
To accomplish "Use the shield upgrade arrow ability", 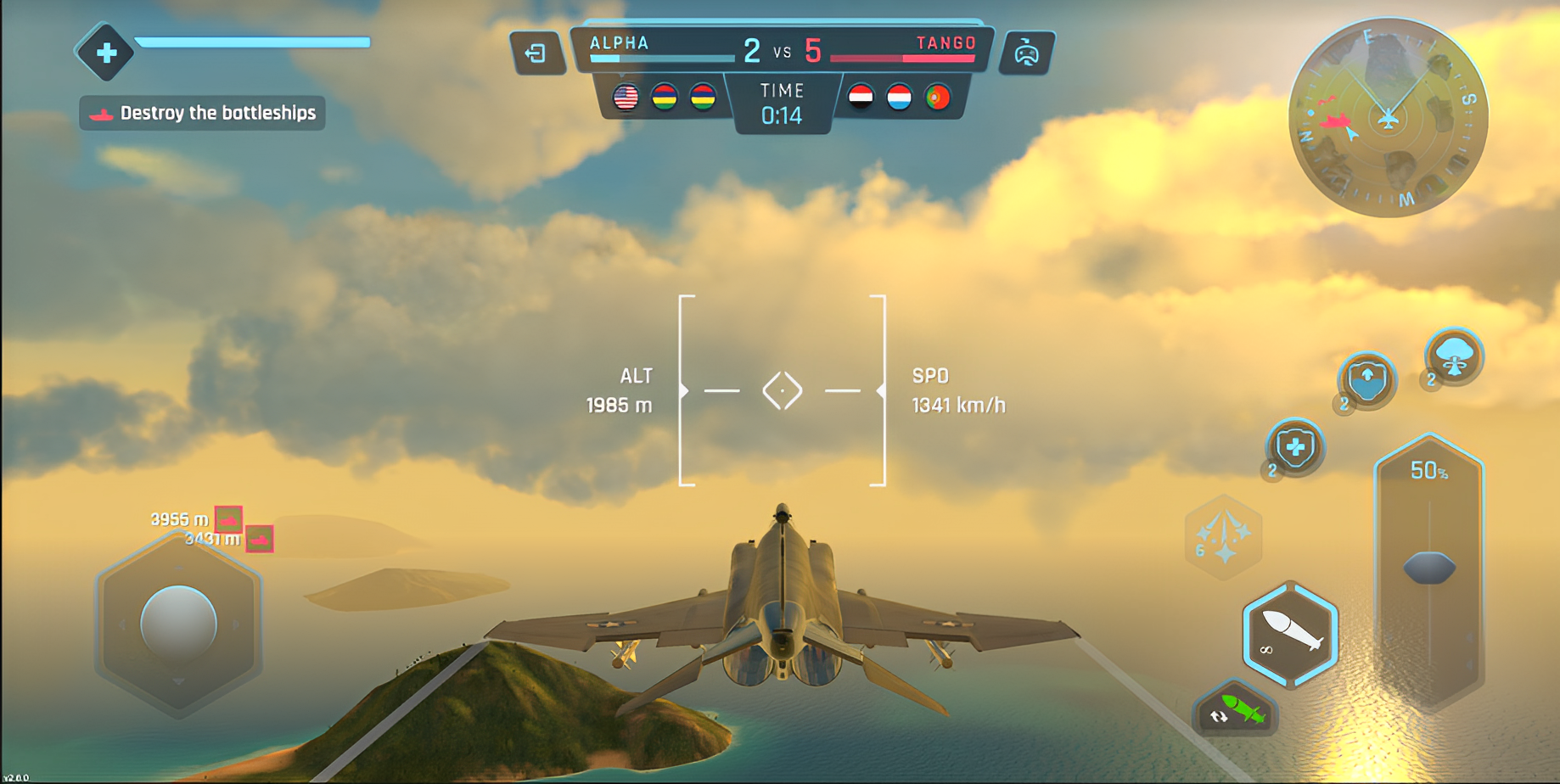I will pos(1366,379).
